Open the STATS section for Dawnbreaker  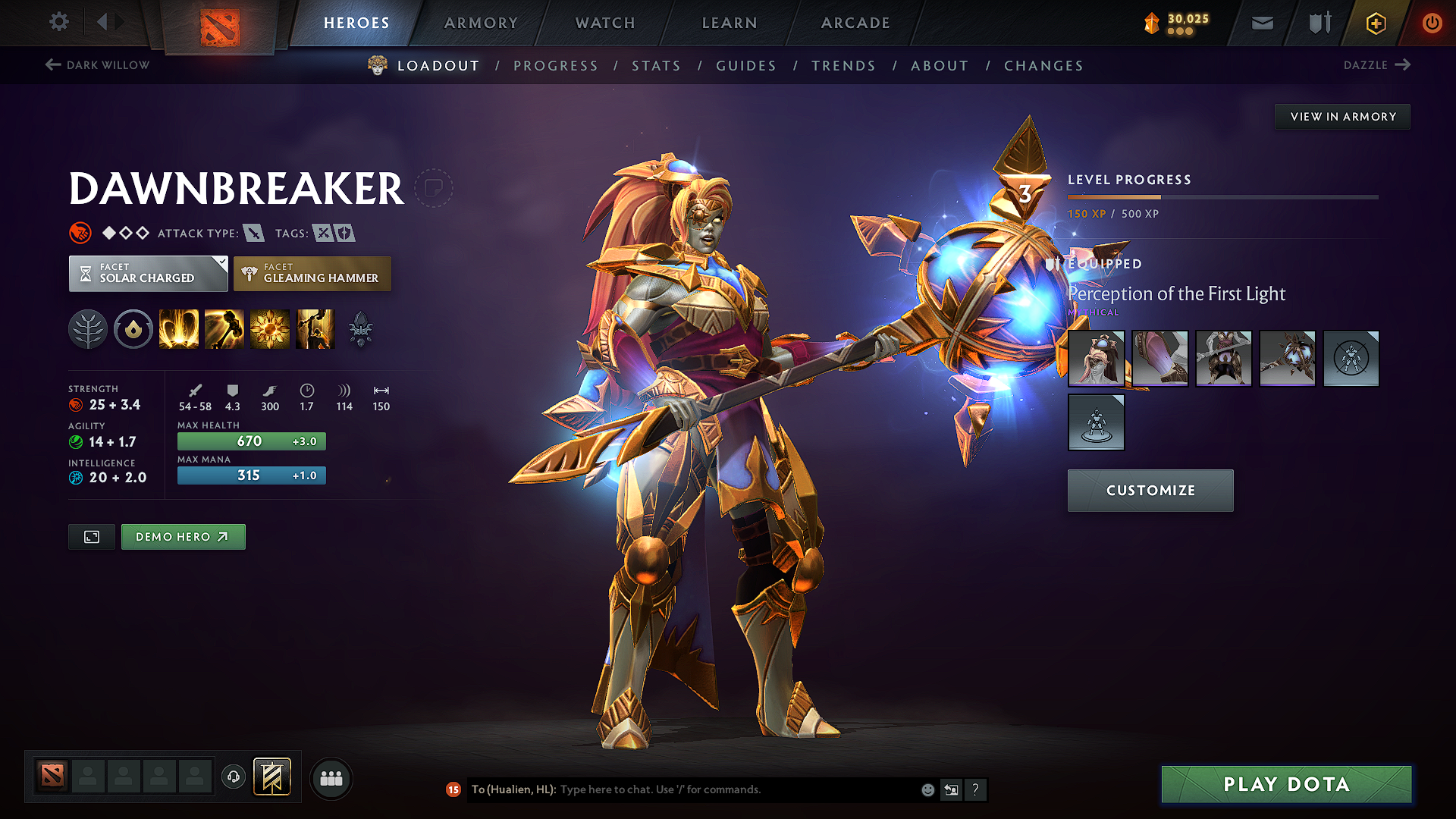click(656, 65)
